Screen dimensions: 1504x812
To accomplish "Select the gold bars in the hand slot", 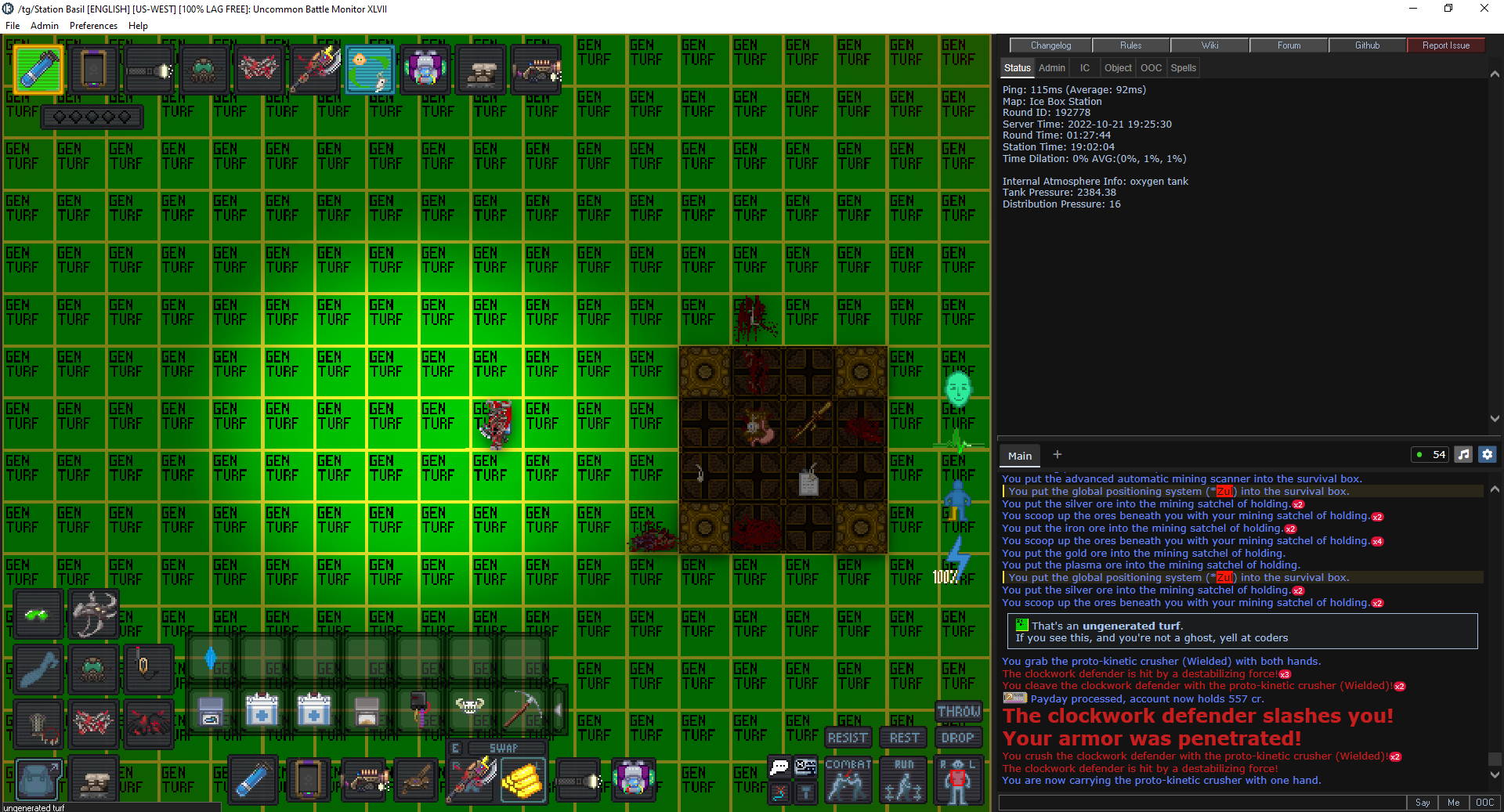I will 523,780.
